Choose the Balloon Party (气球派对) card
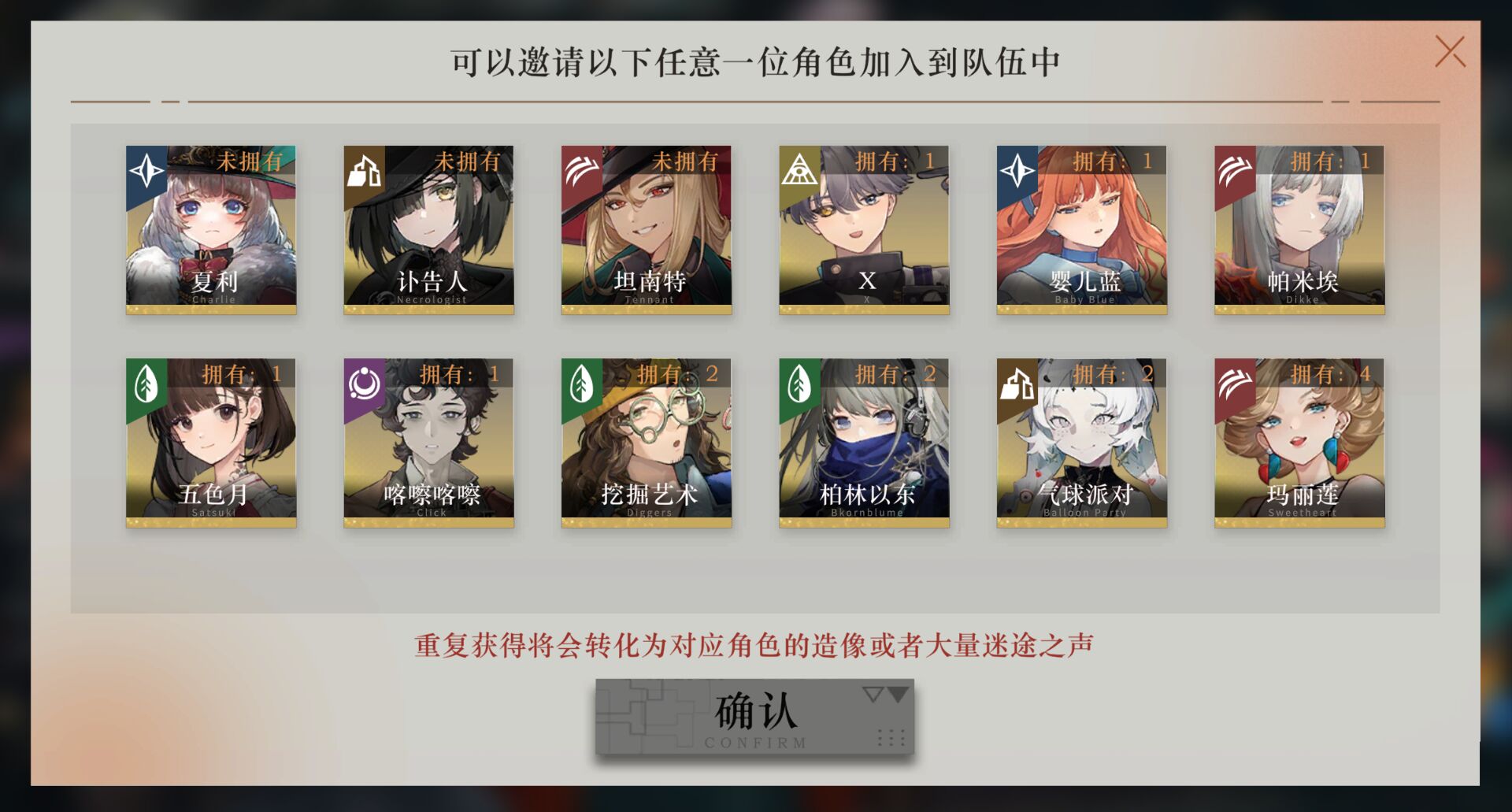This screenshot has height=812, width=1512. coord(1081,442)
